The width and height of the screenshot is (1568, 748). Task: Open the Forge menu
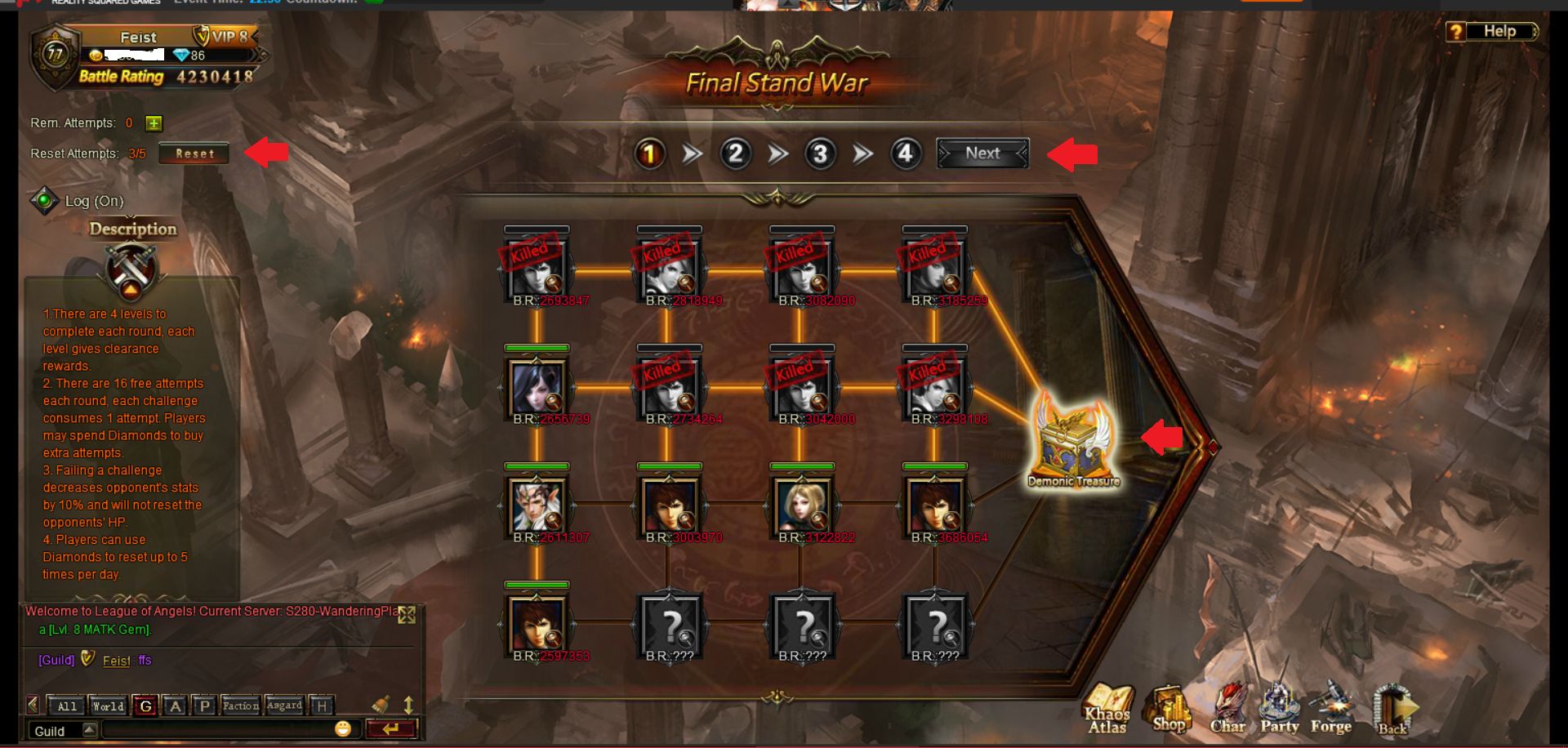pyautogui.click(x=1330, y=707)
